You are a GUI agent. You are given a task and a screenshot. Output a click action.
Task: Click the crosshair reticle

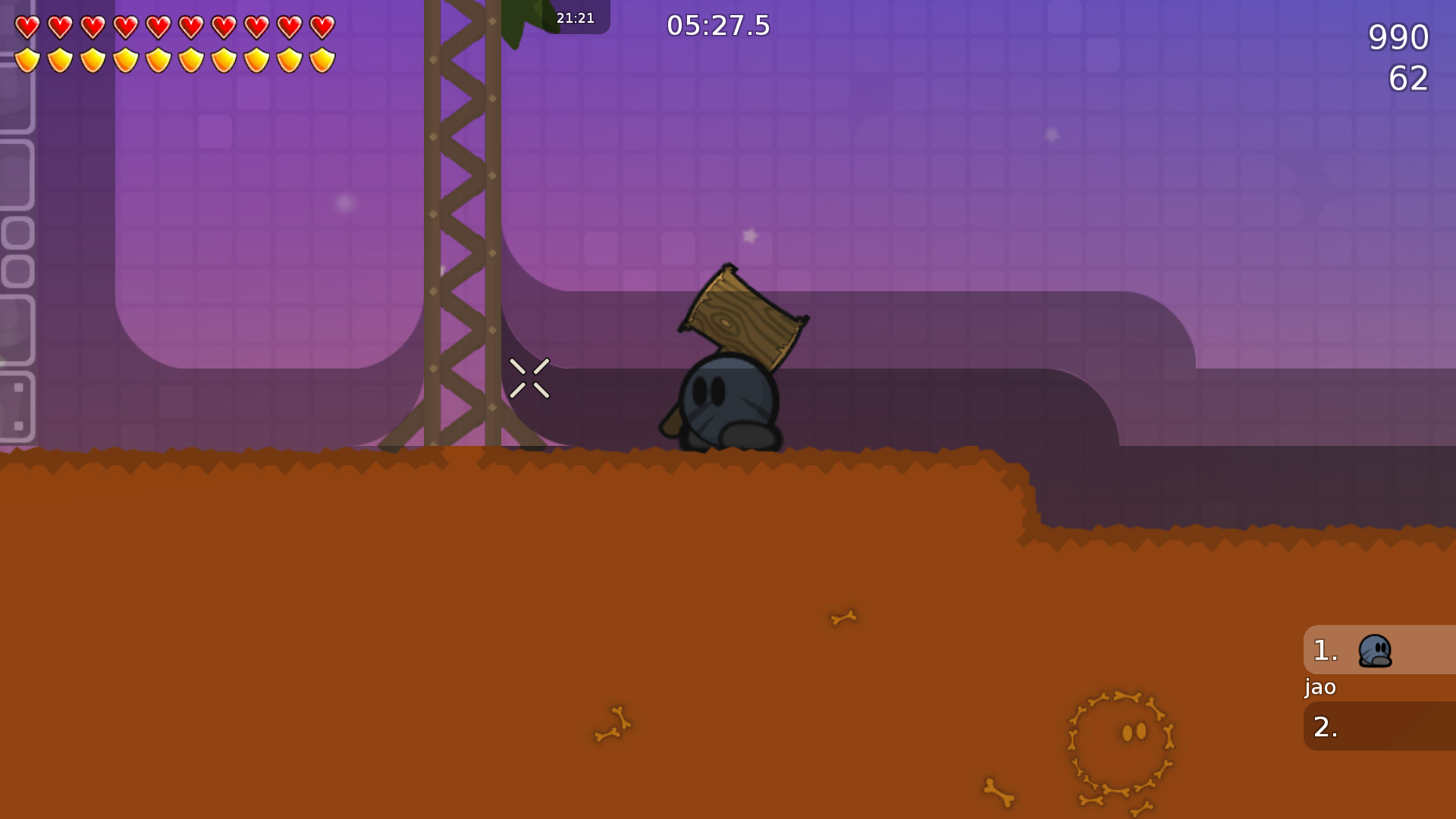coord(530,378)
